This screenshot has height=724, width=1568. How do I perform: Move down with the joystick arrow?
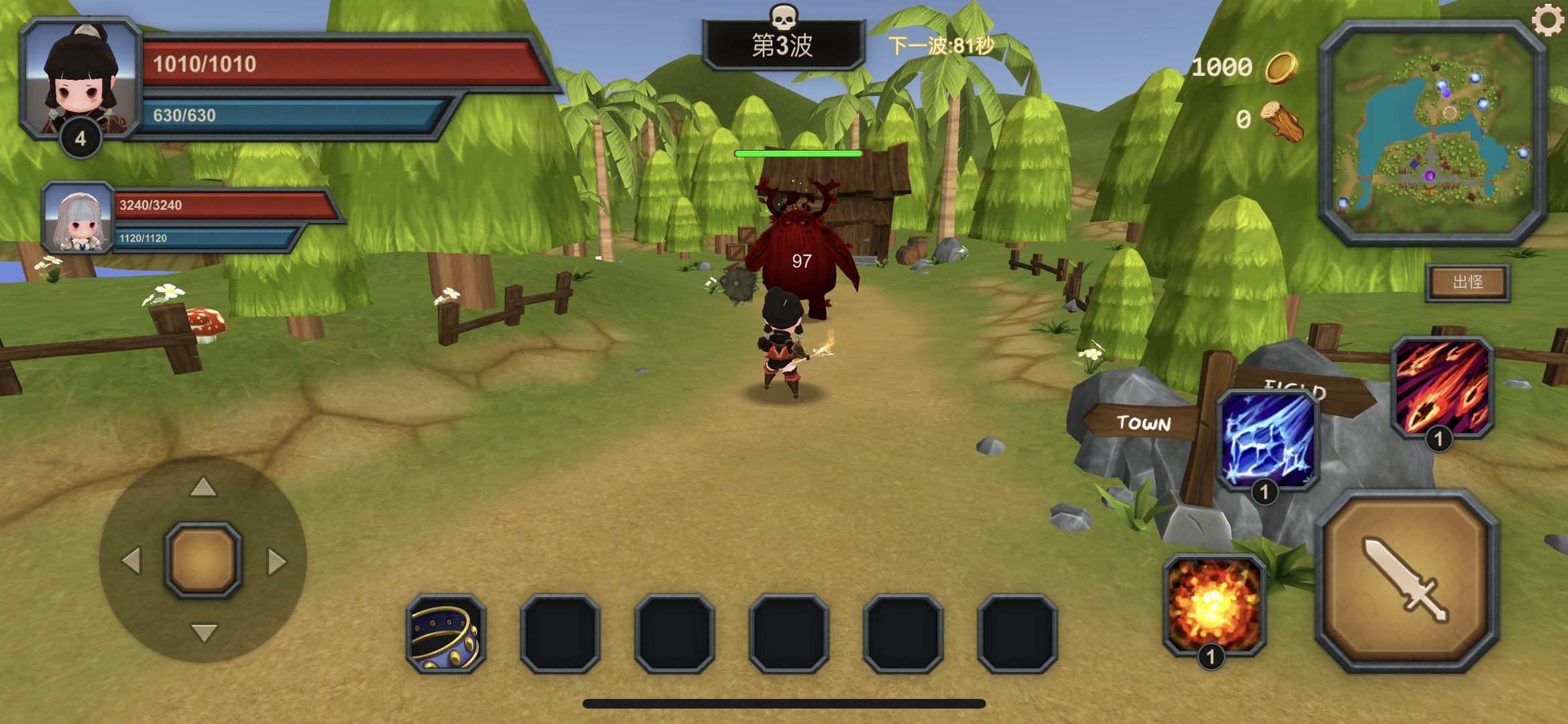pyautogui.click(x=203, y=631)
